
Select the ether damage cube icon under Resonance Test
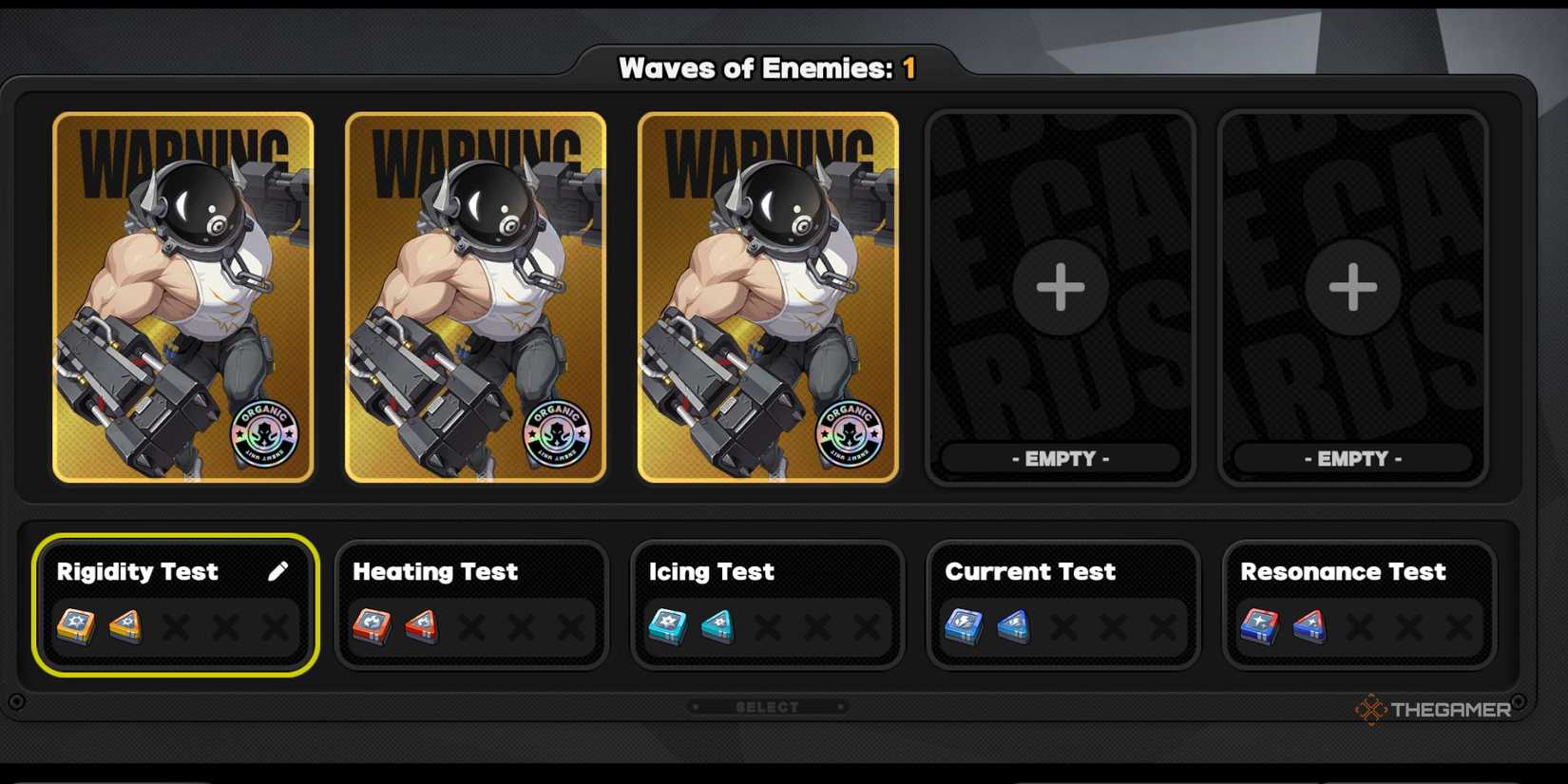pyautogui.click(x=1260, y=626)
